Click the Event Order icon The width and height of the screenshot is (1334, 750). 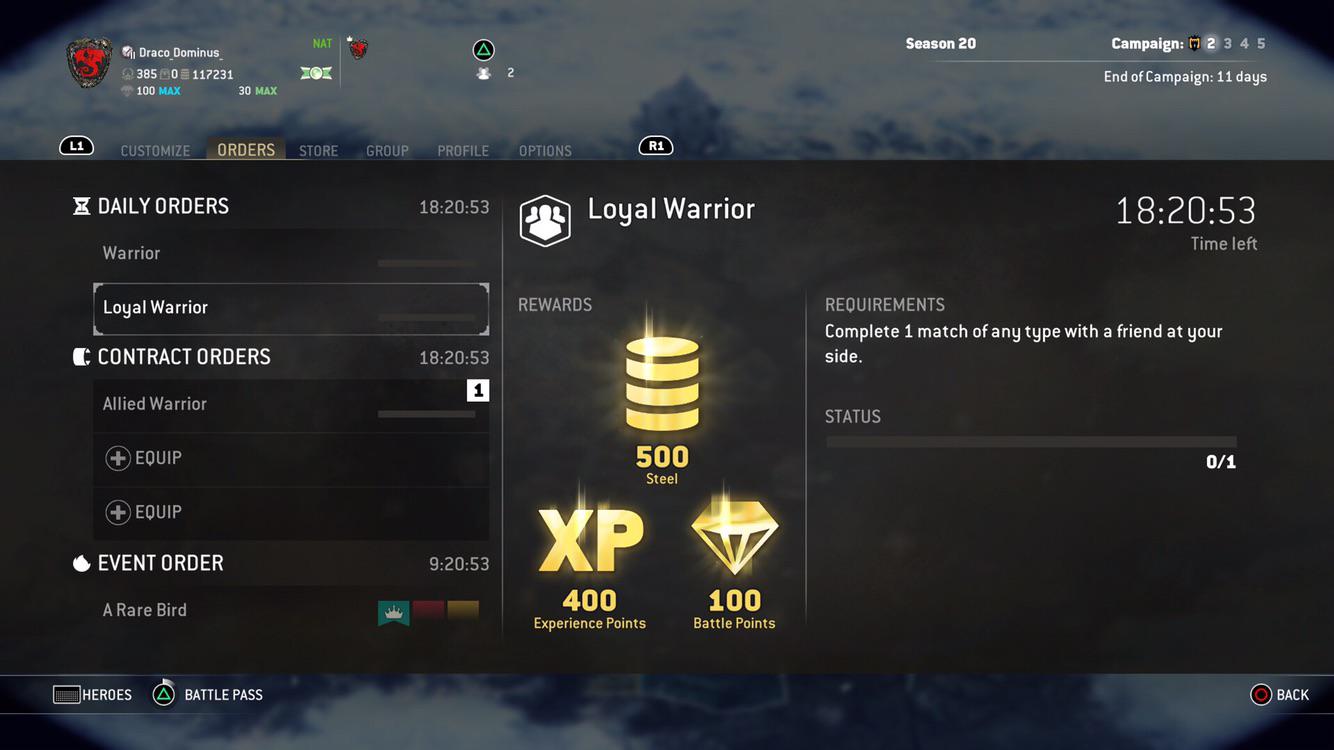(81, 562)
